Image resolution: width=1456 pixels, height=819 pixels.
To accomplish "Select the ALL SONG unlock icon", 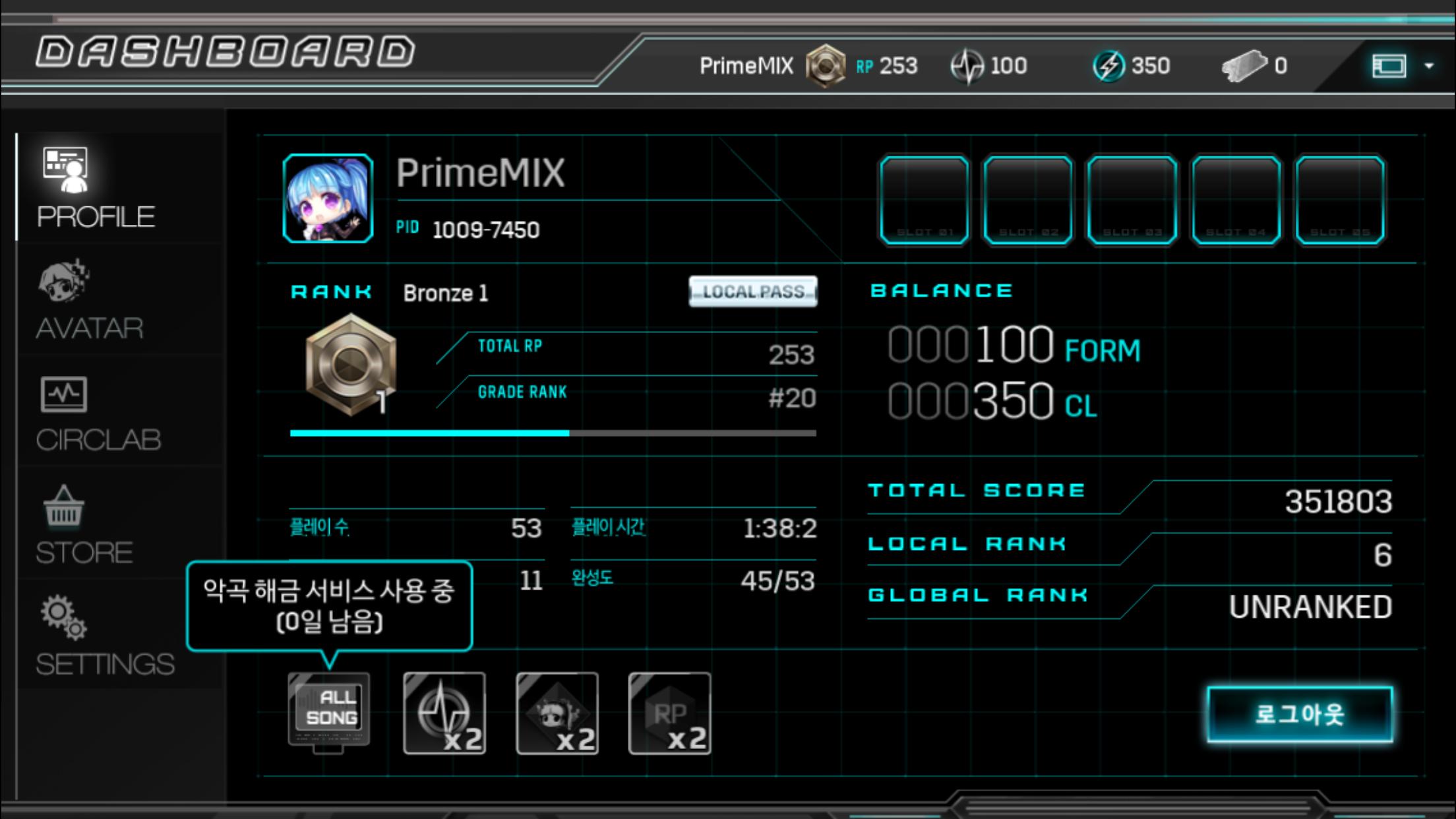I will point(329,712).
